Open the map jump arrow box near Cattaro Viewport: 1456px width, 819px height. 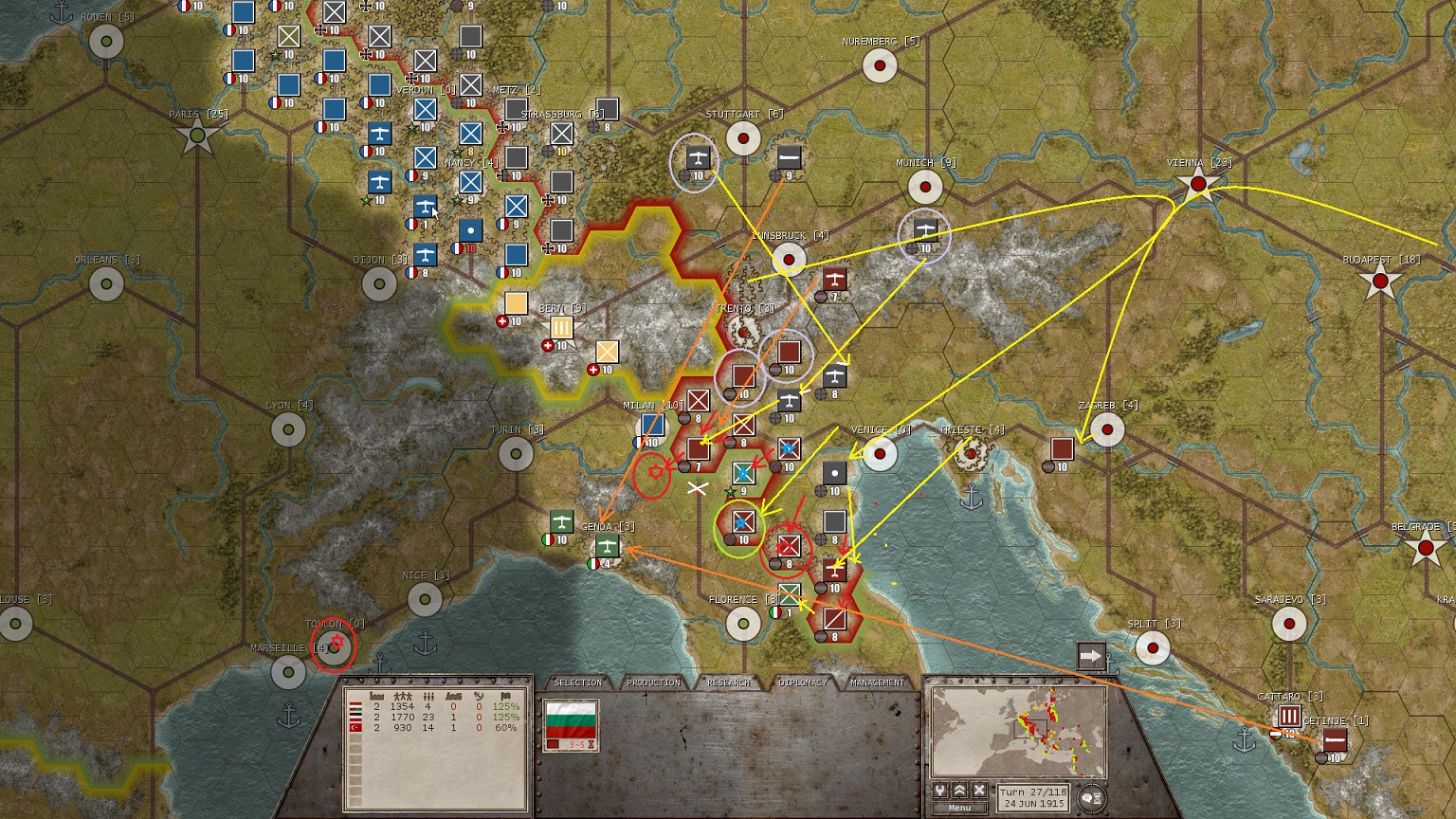pyautogui.click(x=1092, y=653)
